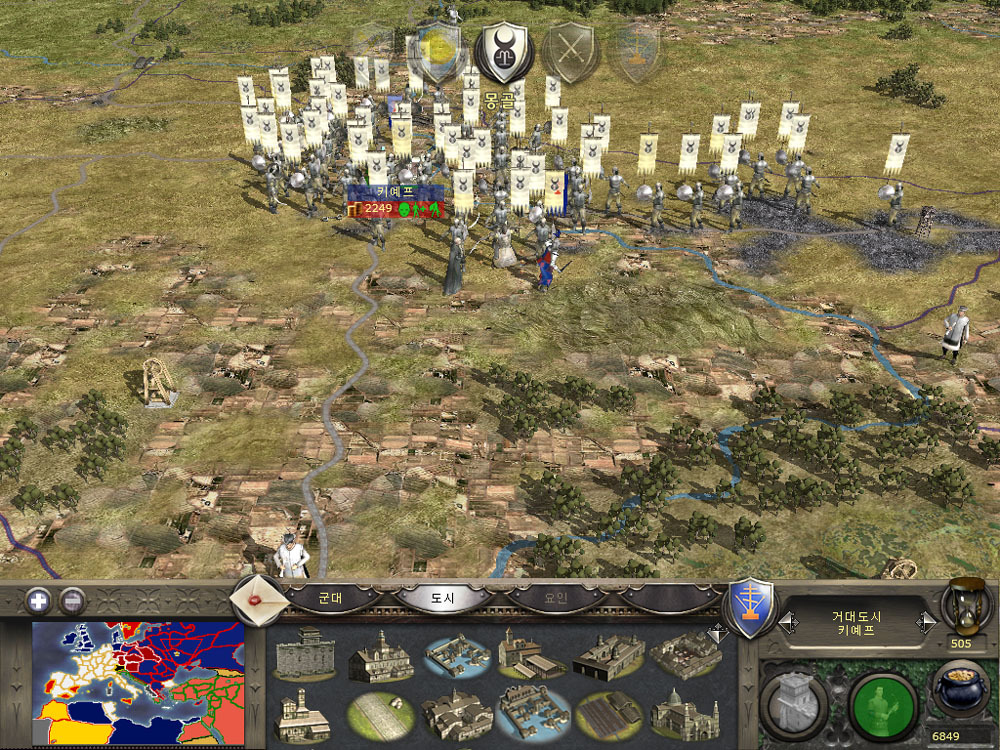Click on the campaign minimap

pyautogui.click(x=138, y=684)
